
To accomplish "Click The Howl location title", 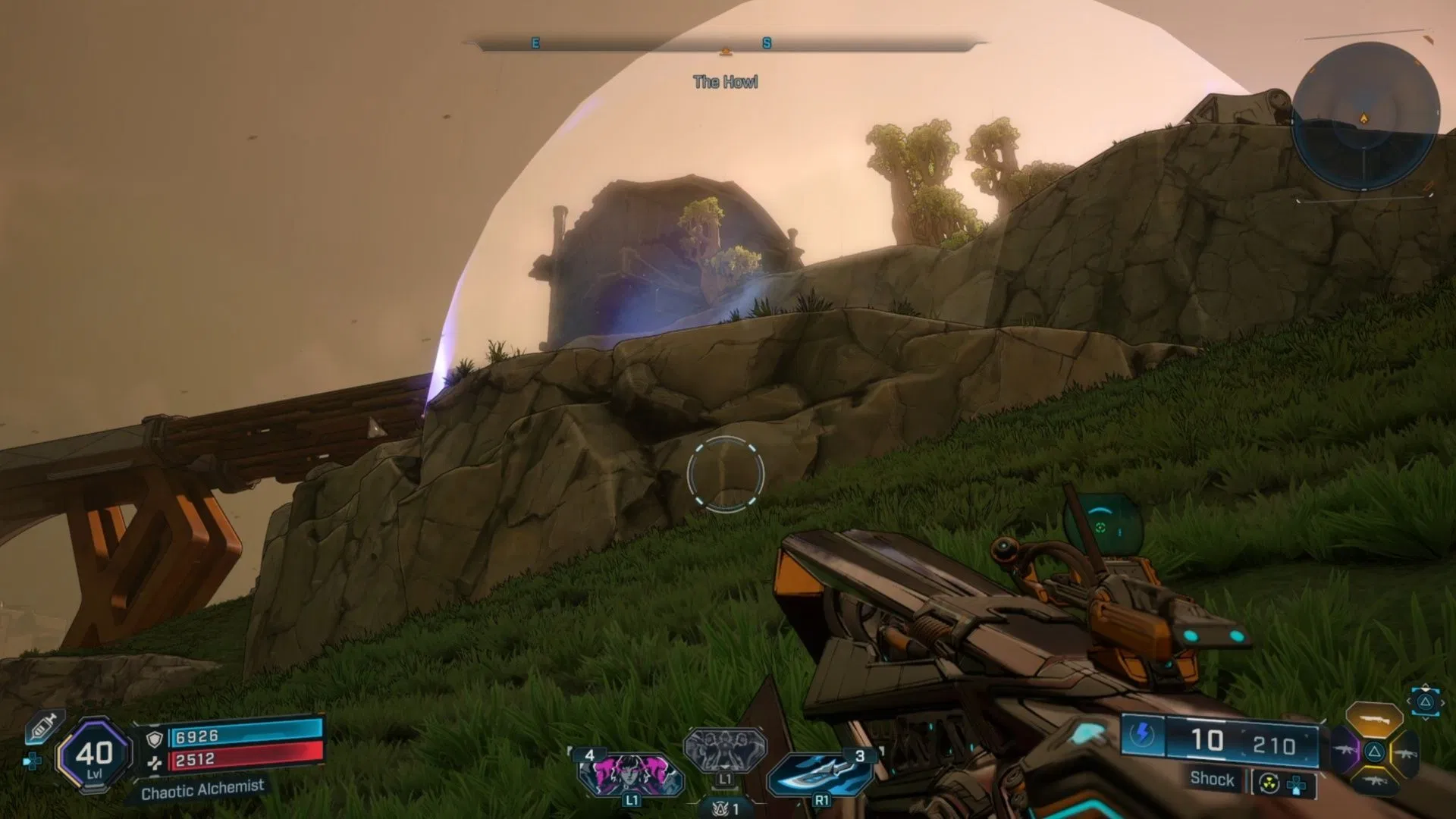I will pos(724,82).
